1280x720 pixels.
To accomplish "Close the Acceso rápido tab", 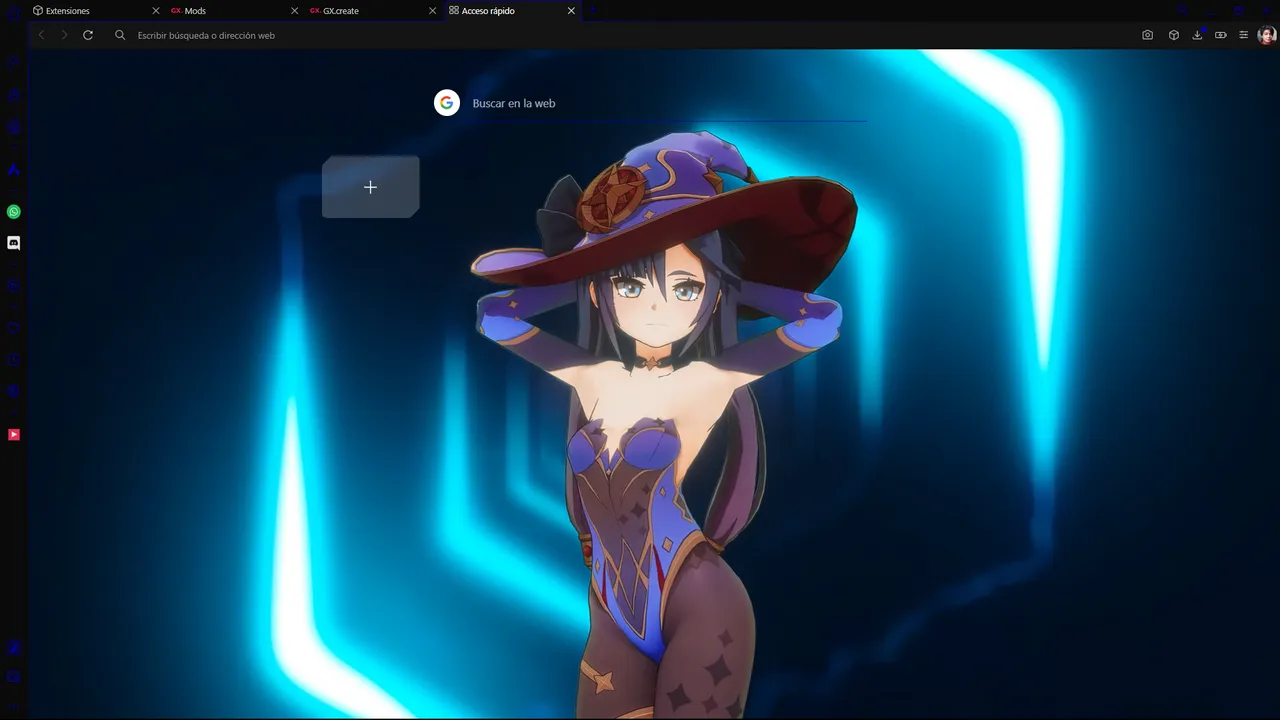I will click(x=571, y=11).
